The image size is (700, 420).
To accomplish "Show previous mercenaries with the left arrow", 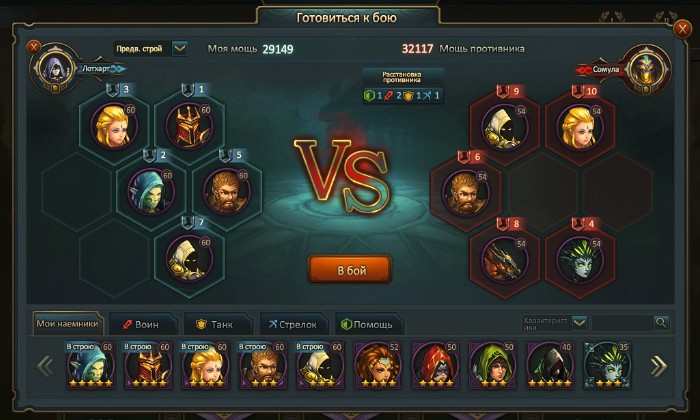I will tap(45, 366).
